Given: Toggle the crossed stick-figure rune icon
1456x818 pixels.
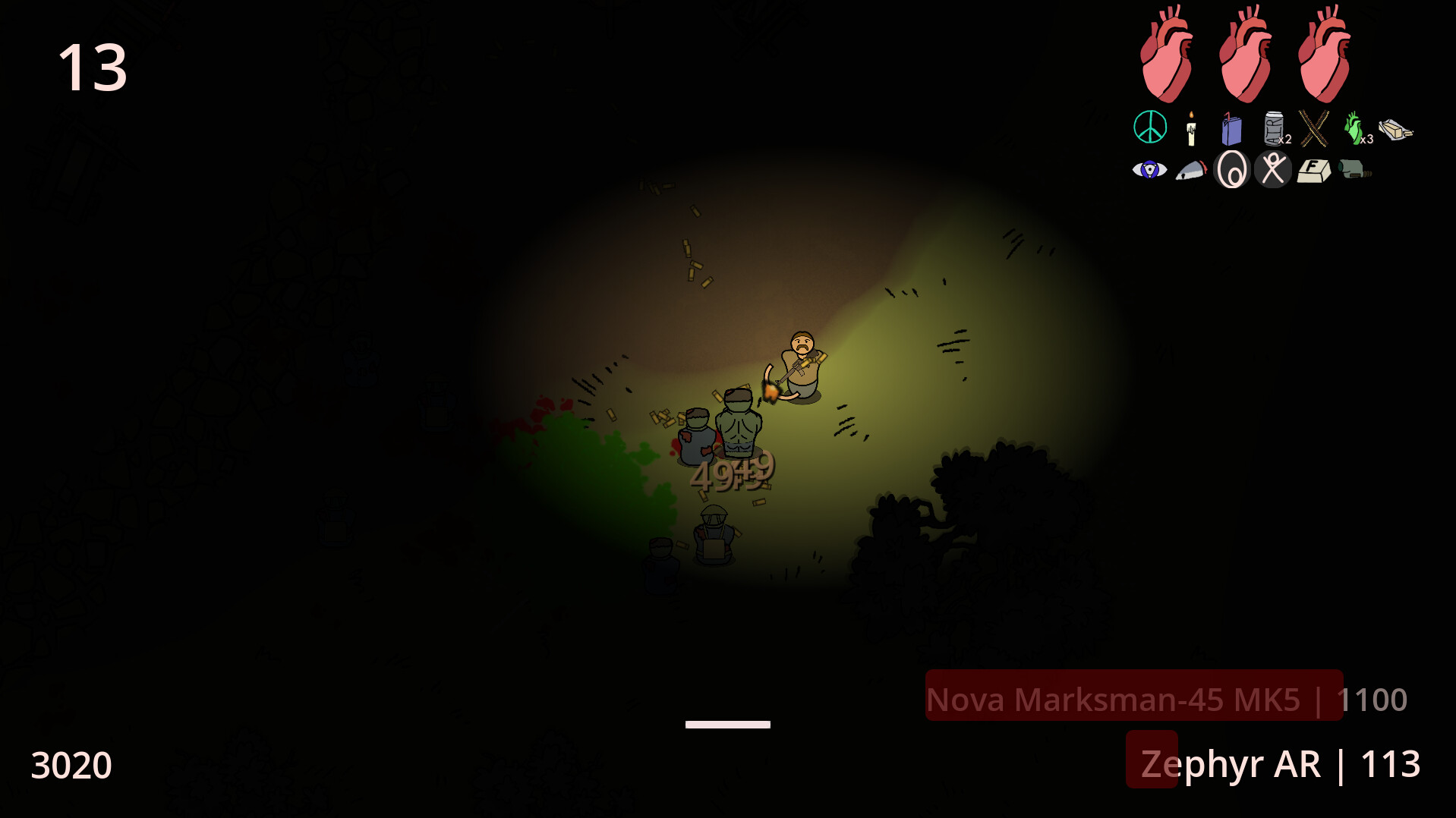Looking at the screenshot, I should (1272, 169).
